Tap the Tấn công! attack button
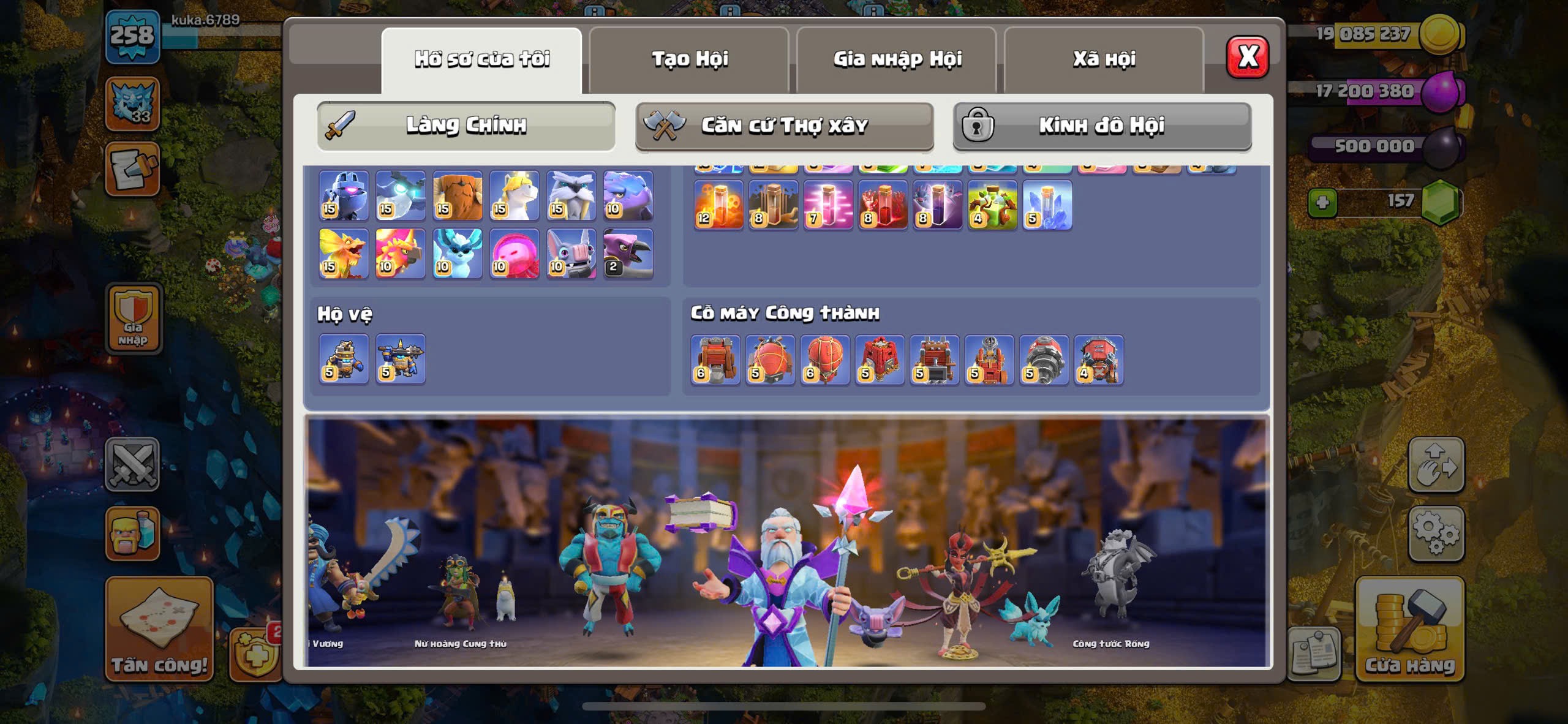 [159, 629]
